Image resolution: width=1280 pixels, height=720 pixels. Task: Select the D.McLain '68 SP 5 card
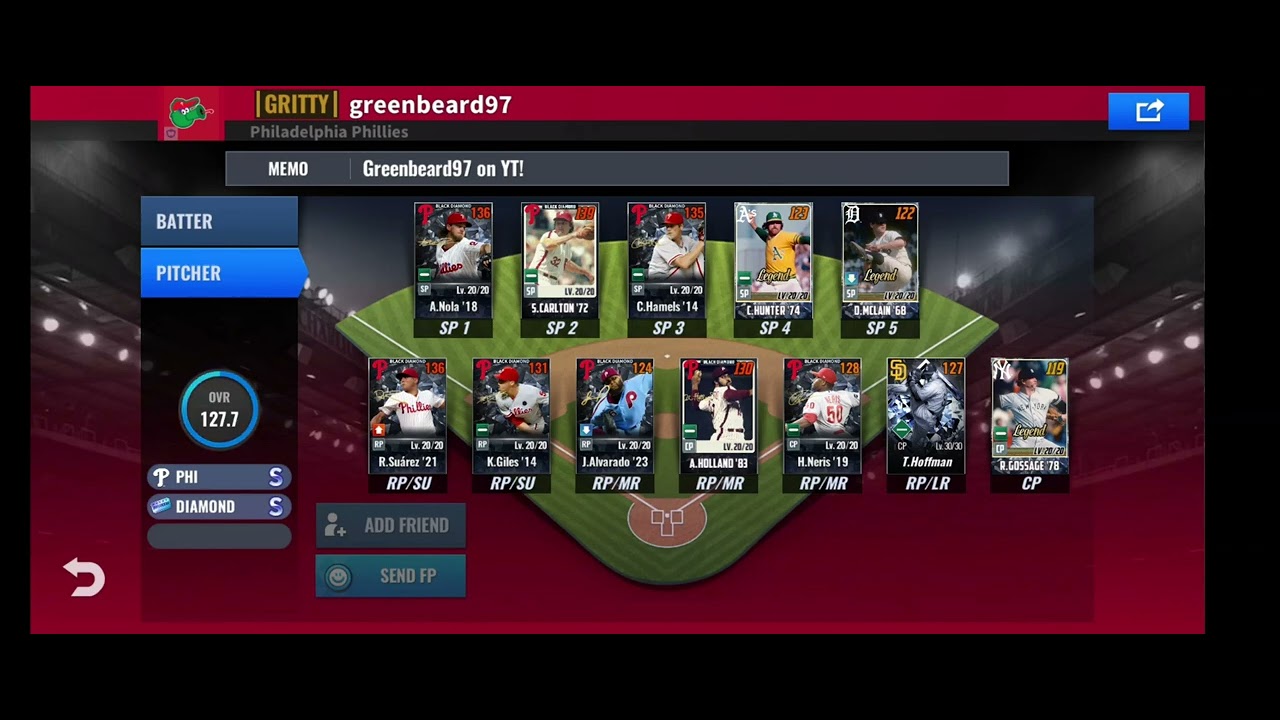(x=880, y=260)
